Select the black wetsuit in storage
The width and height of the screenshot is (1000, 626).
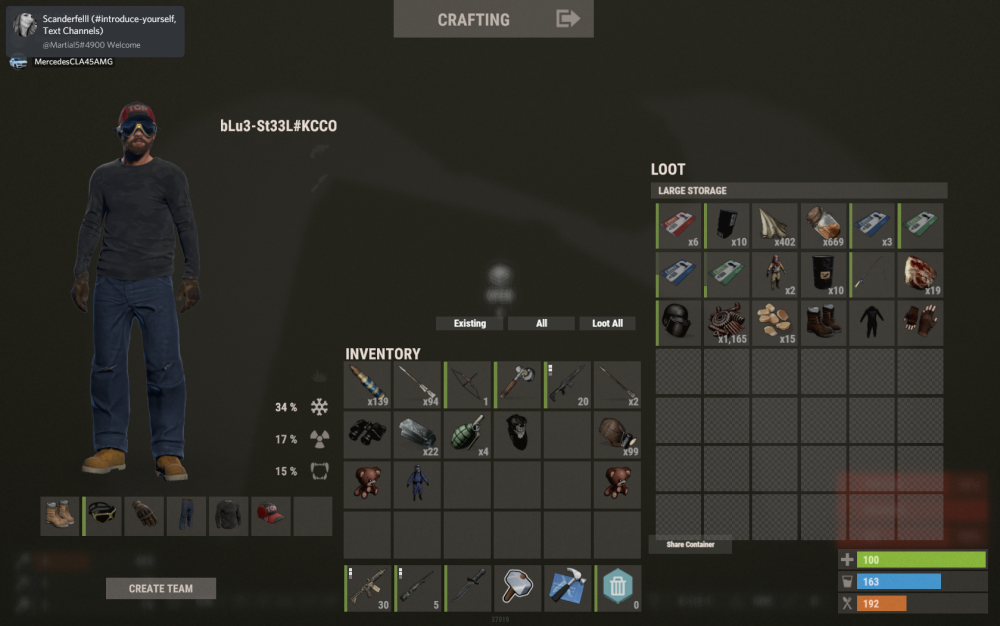pos(872,322)
